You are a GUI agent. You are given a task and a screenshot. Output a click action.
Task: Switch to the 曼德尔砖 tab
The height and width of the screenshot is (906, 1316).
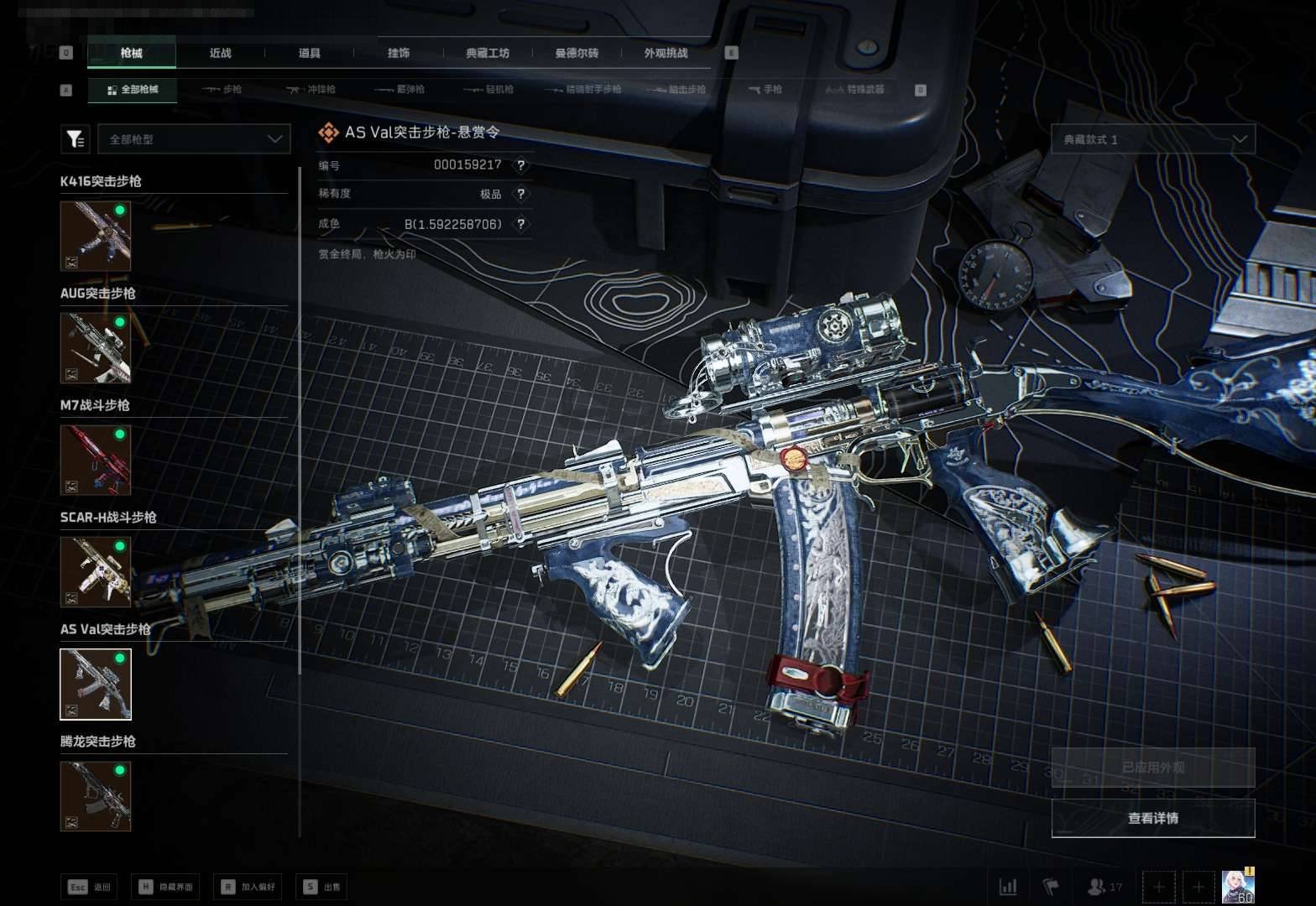577,53
